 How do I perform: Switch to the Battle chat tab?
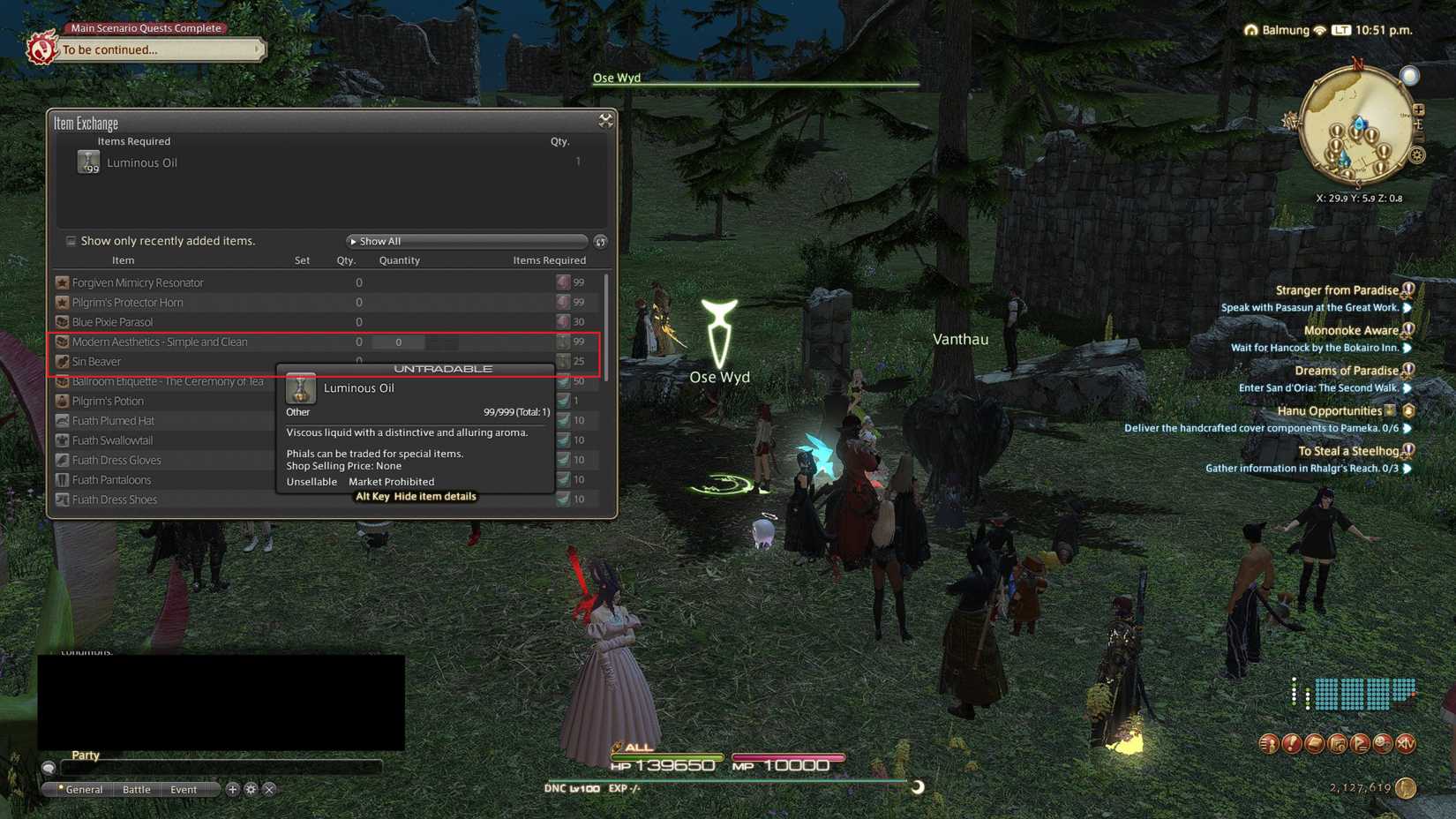click(137, 789)
